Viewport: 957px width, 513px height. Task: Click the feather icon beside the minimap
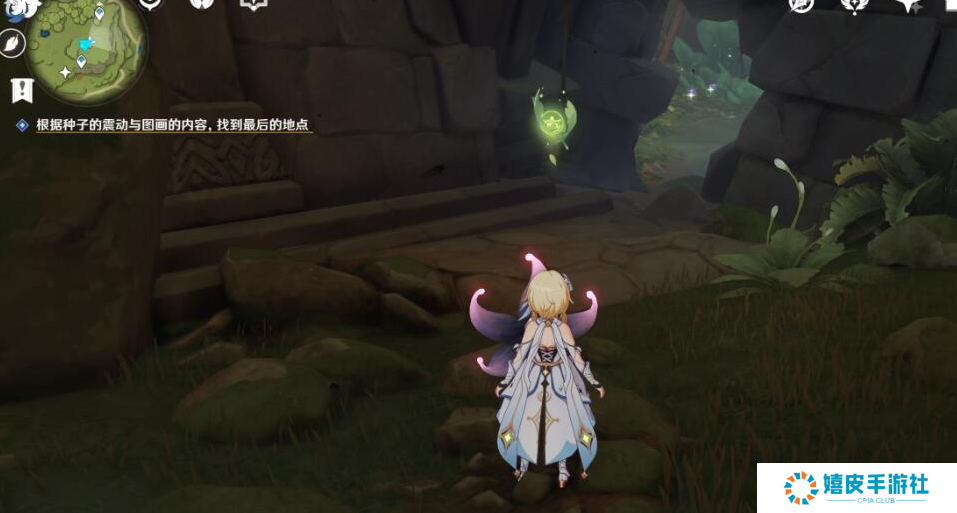point(12,45)
